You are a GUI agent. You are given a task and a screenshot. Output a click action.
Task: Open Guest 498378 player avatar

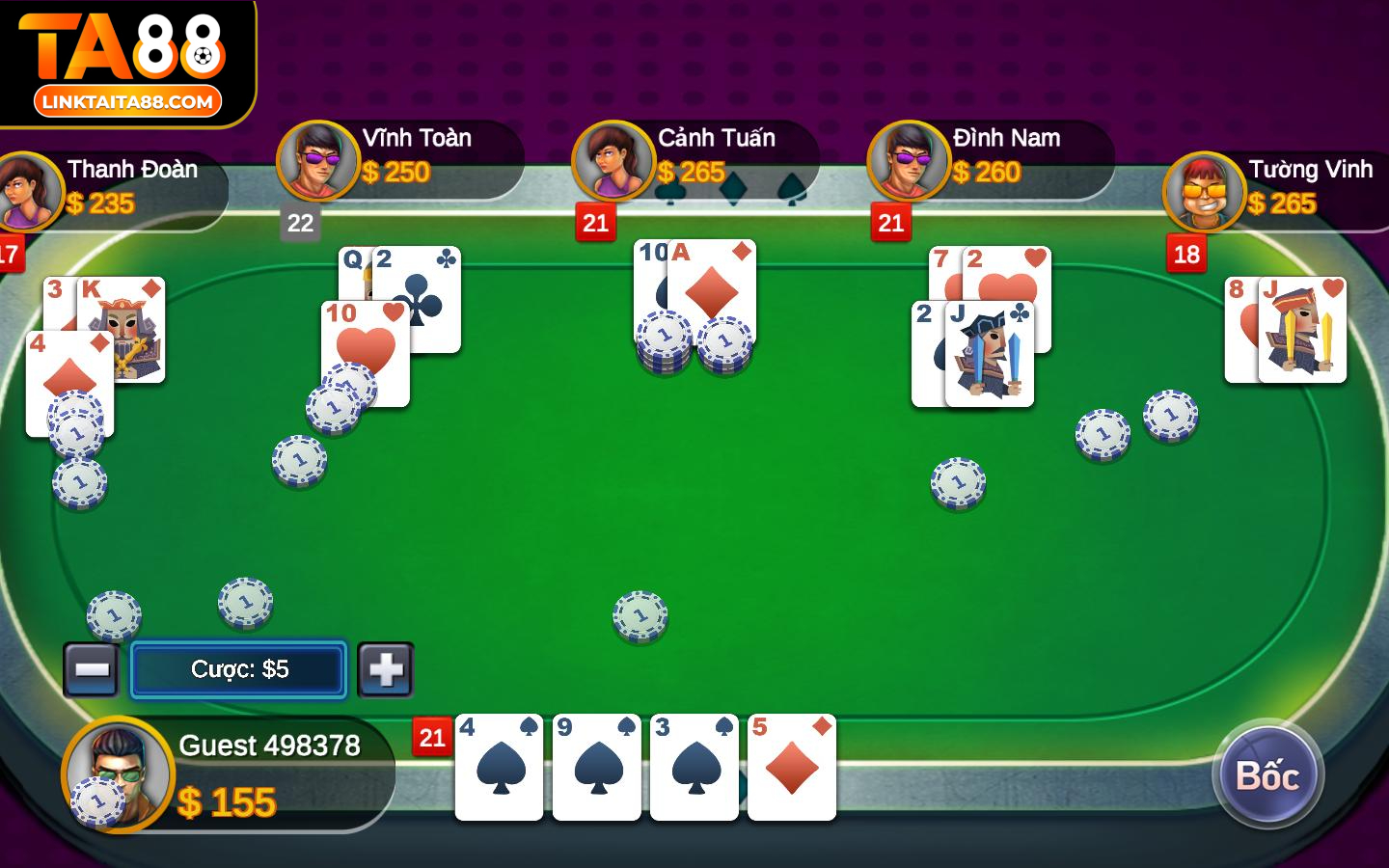pos(119,773)
